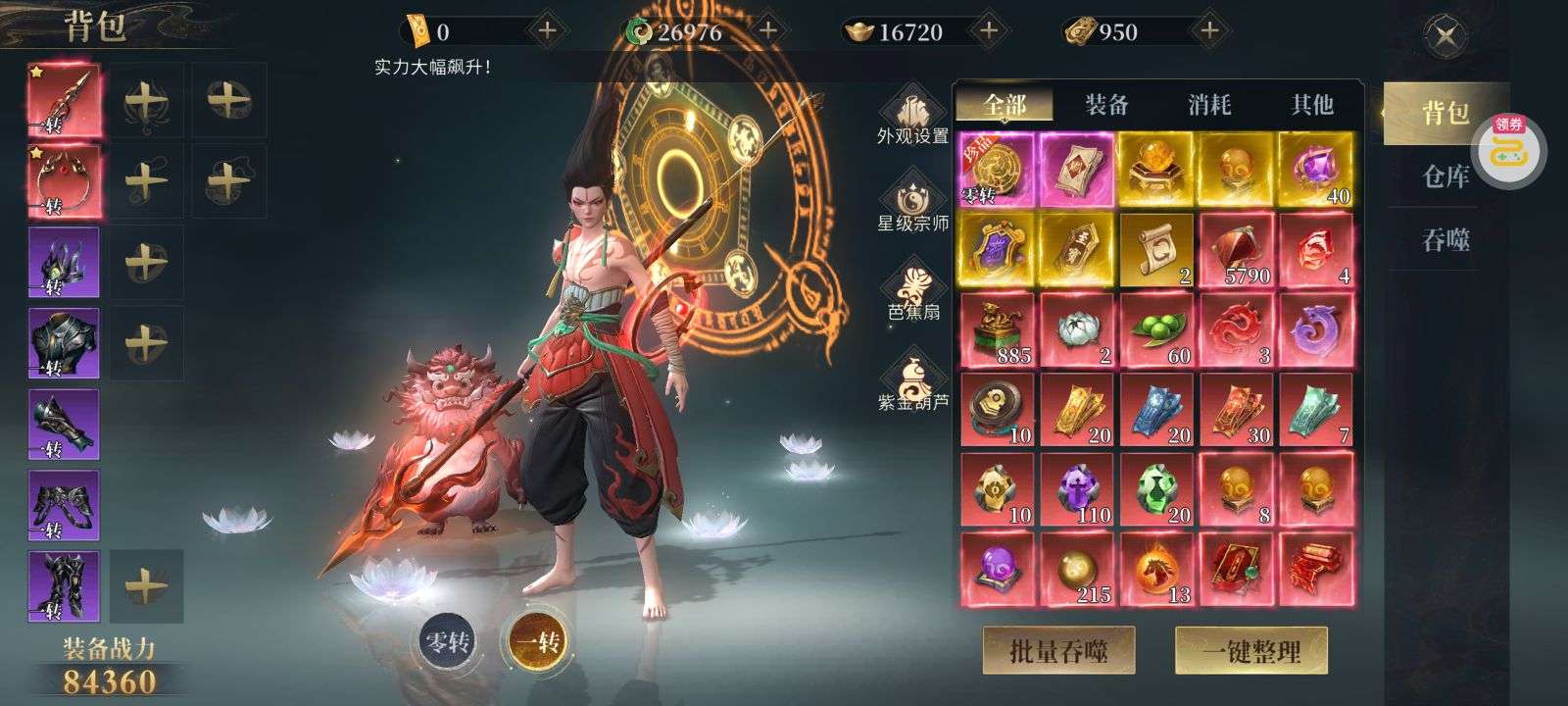1568x706 pixels.
Task: Select the 零转 toggle button
Action: click(x=446, y=642)
